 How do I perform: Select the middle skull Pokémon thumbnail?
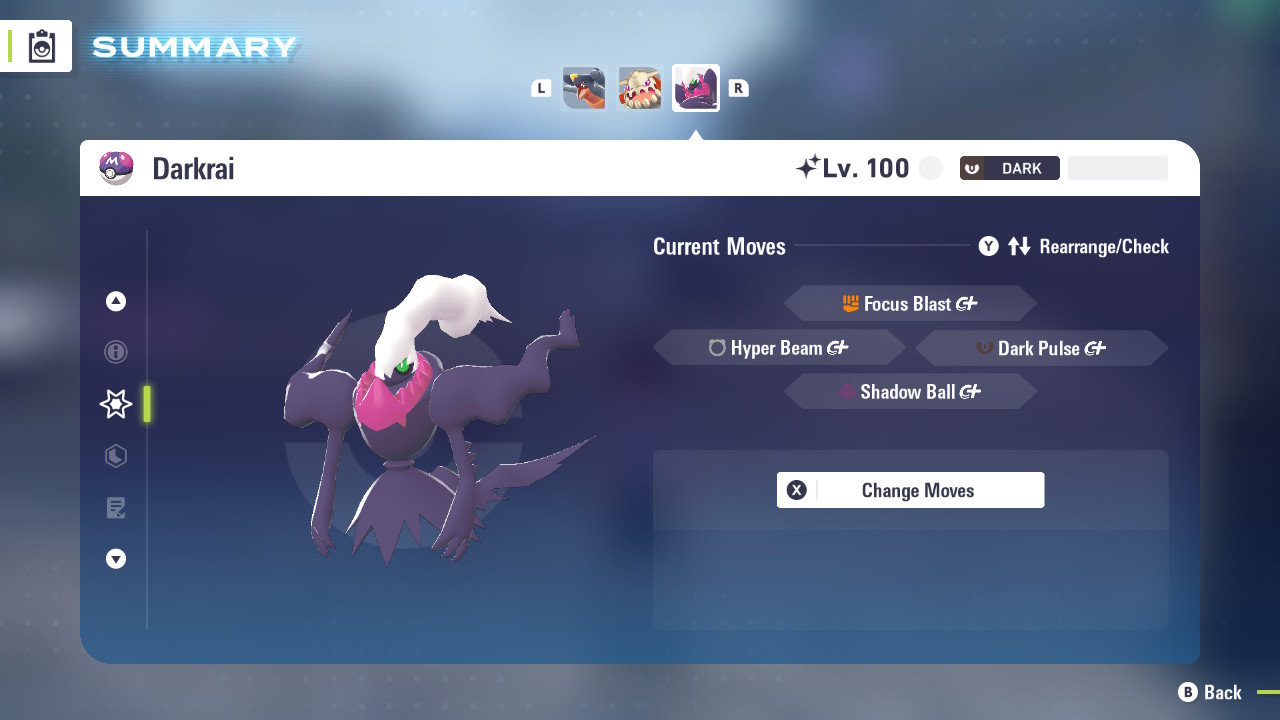pos(639,87)
